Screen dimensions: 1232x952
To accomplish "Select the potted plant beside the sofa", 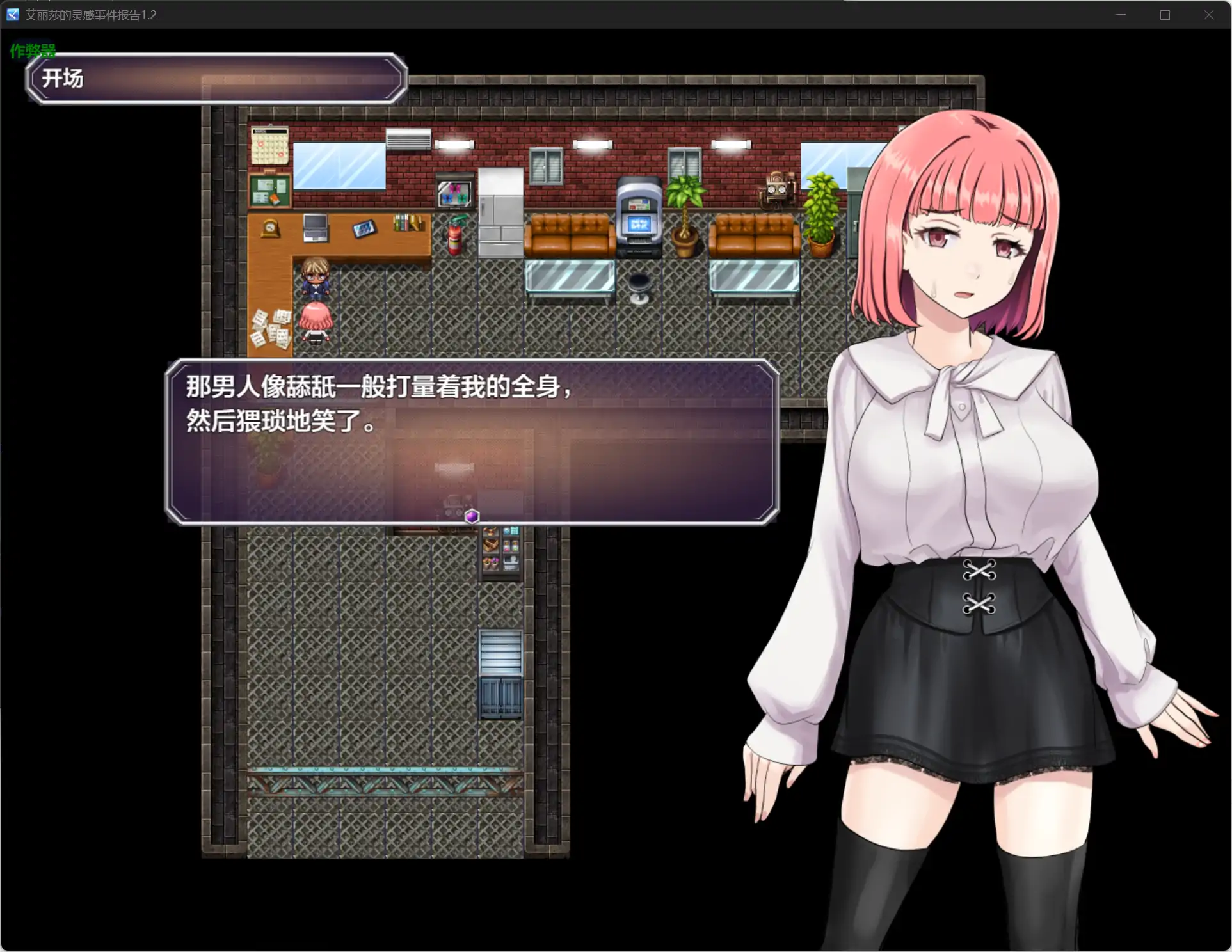I will [685, 211].
